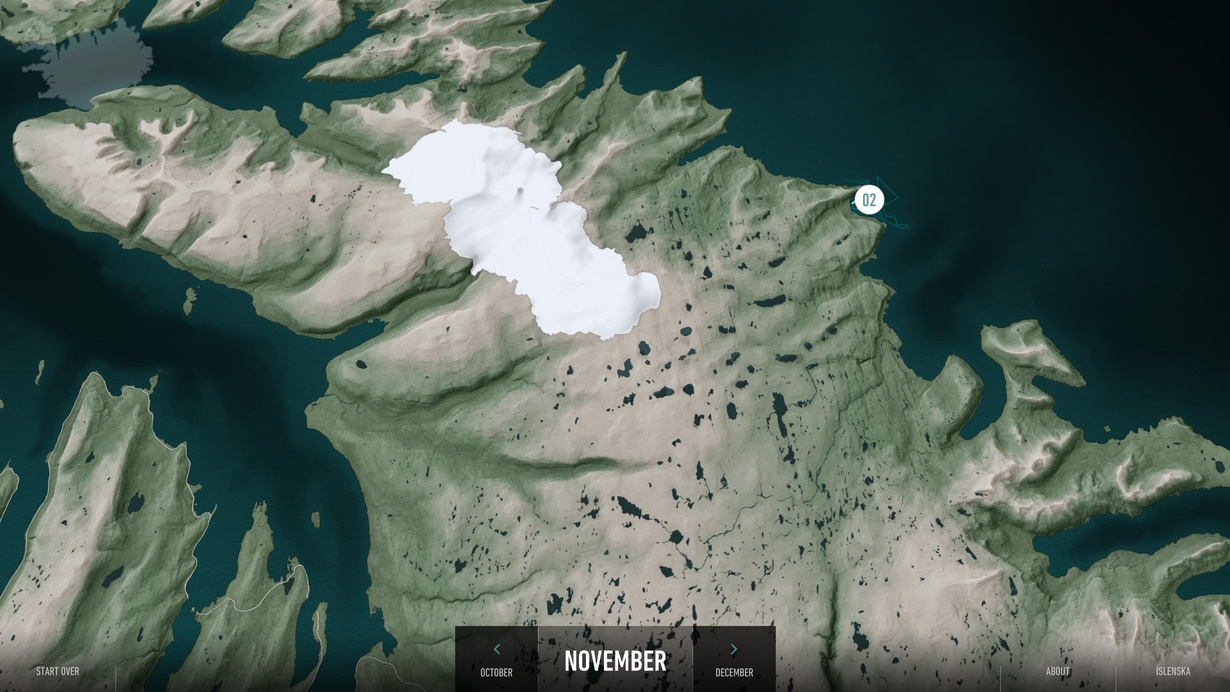Click the Start Over button
This screenshot has width=1230, height=692.
click(x=57, y=671)
